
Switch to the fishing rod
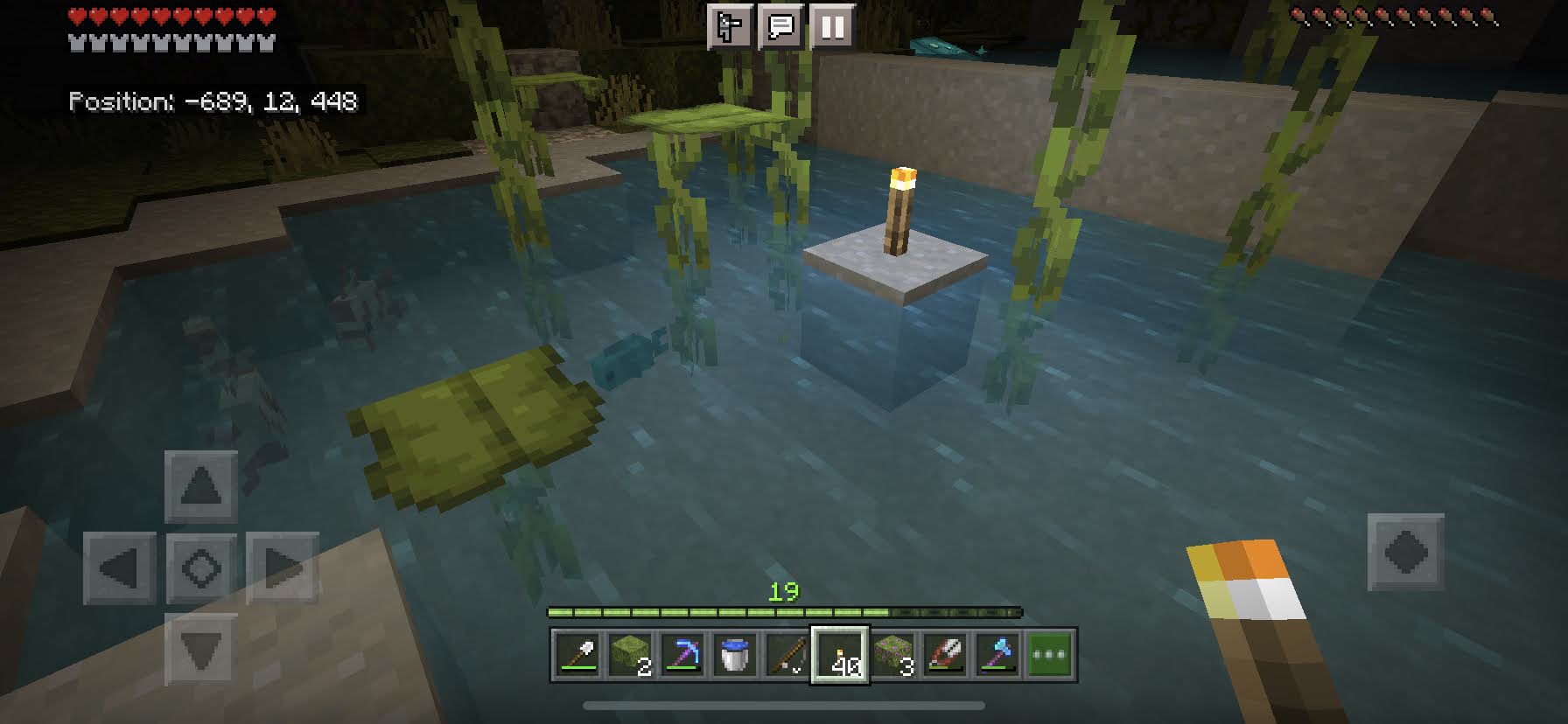coord(787,654)
